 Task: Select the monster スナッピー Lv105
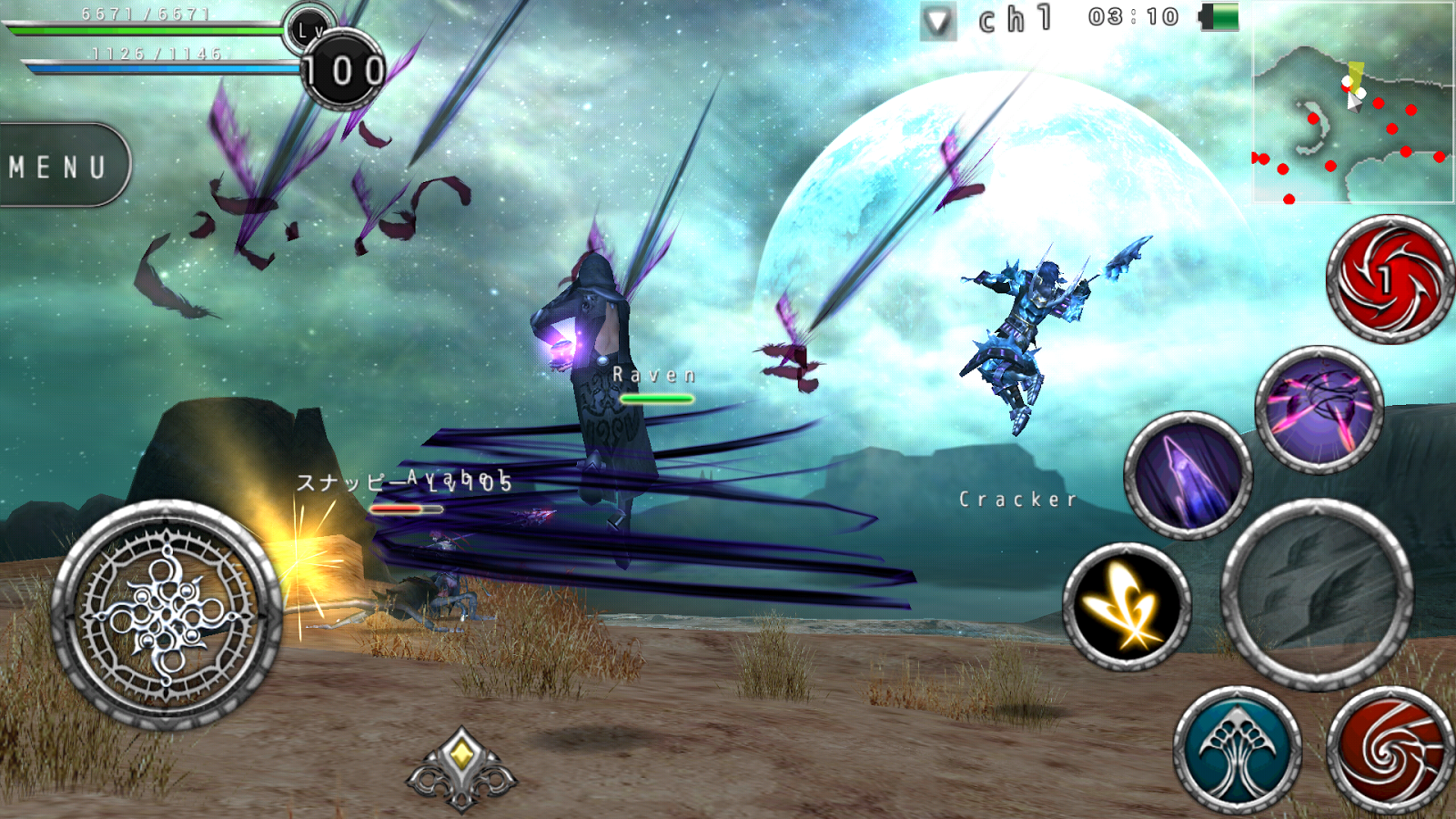(x=400, y=482)
